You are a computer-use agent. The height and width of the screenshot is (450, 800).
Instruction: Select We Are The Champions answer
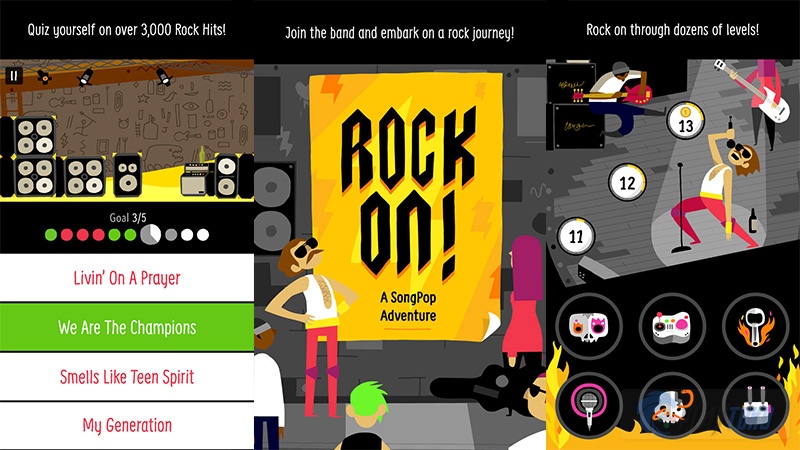(126, 327)
